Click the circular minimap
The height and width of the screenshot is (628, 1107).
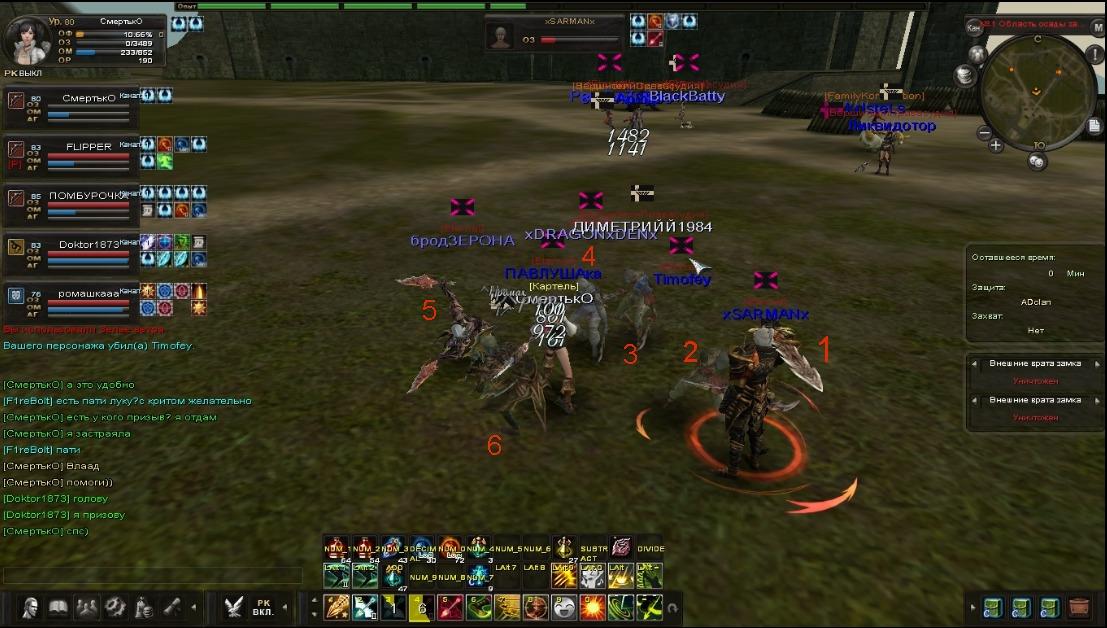1035,88
